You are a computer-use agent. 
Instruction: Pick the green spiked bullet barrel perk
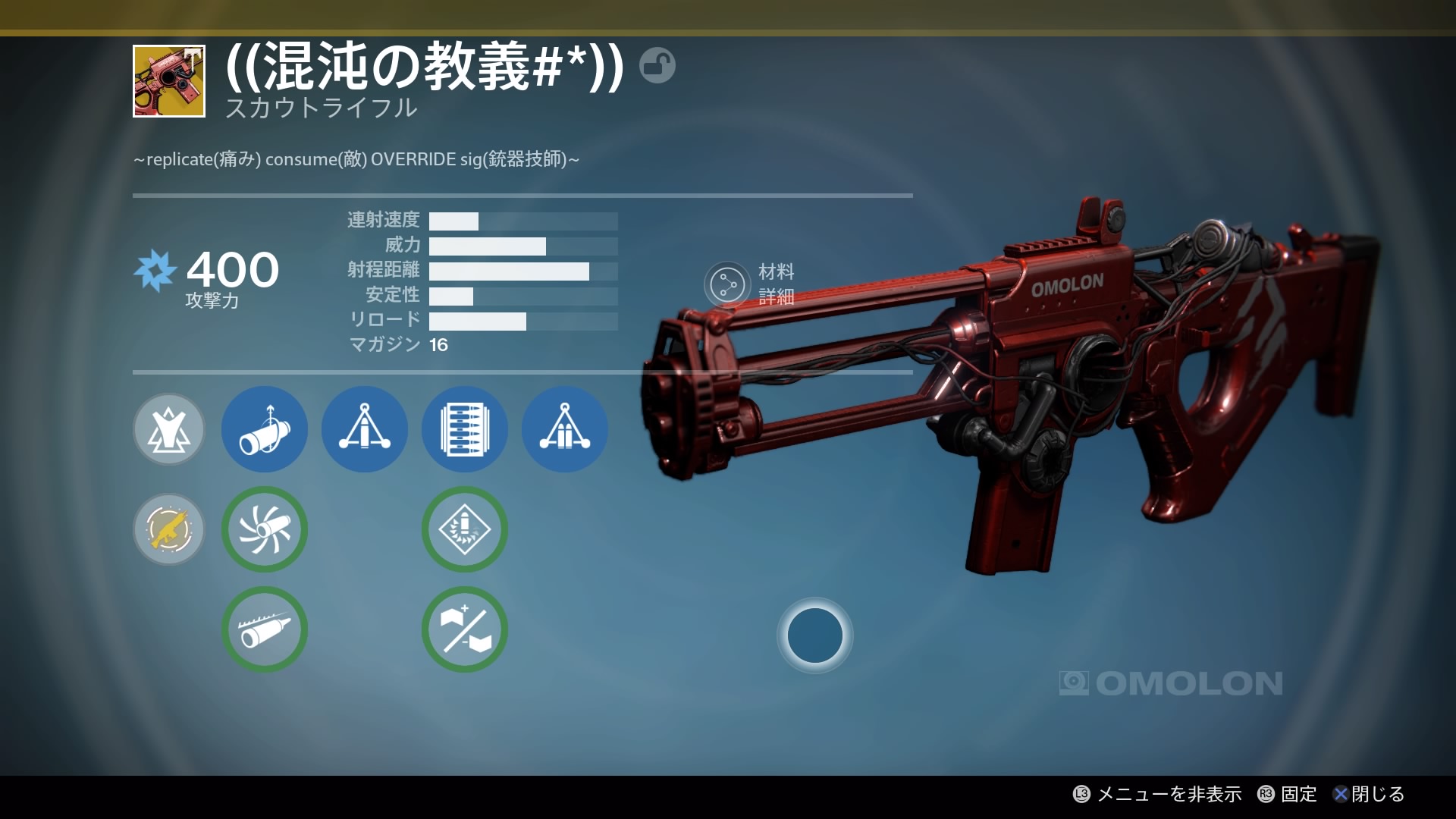click(265, 629)
